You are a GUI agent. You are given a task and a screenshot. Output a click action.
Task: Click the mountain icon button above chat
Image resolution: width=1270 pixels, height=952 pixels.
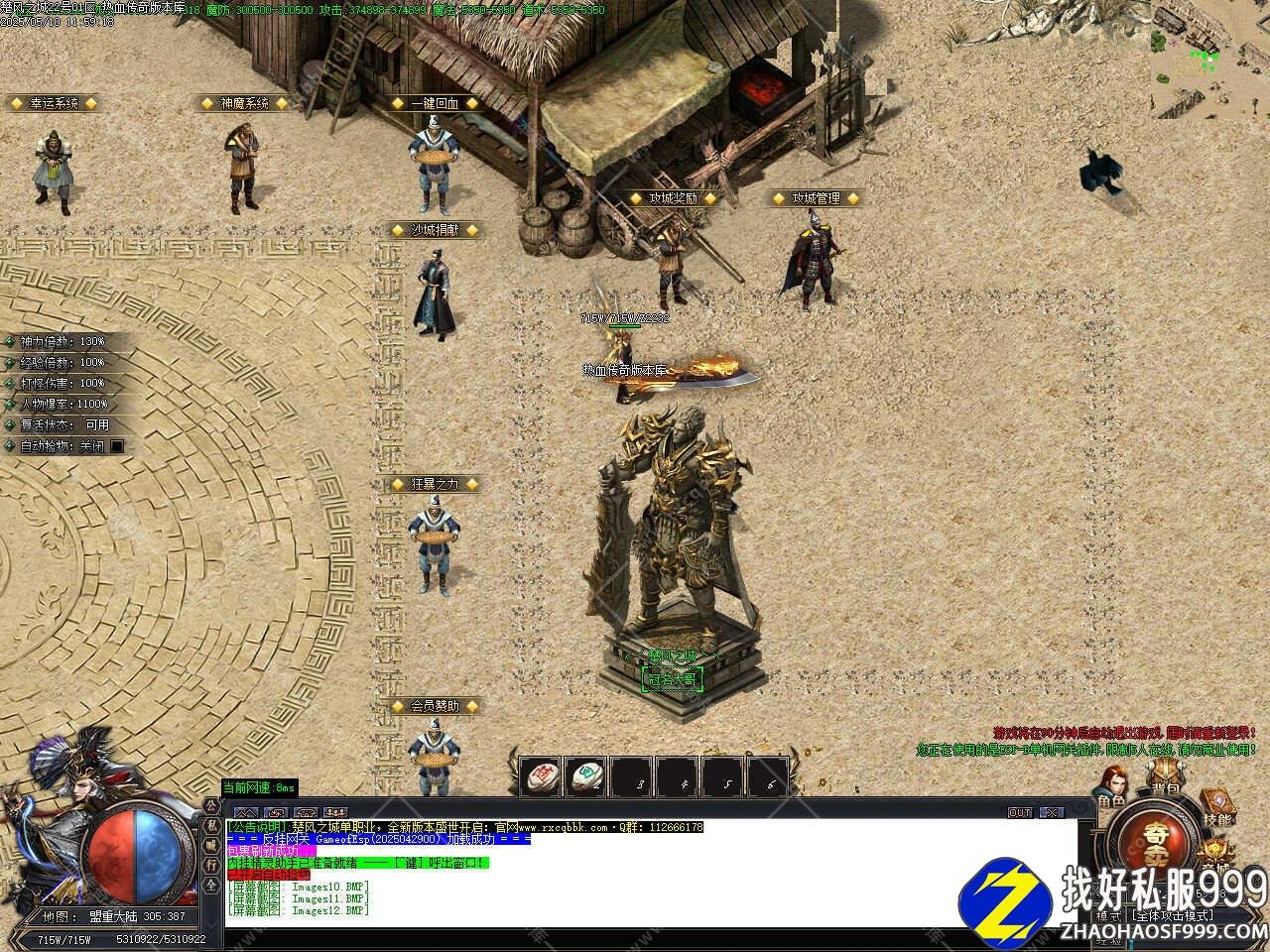pyautogui.click(x=244, y=812)
